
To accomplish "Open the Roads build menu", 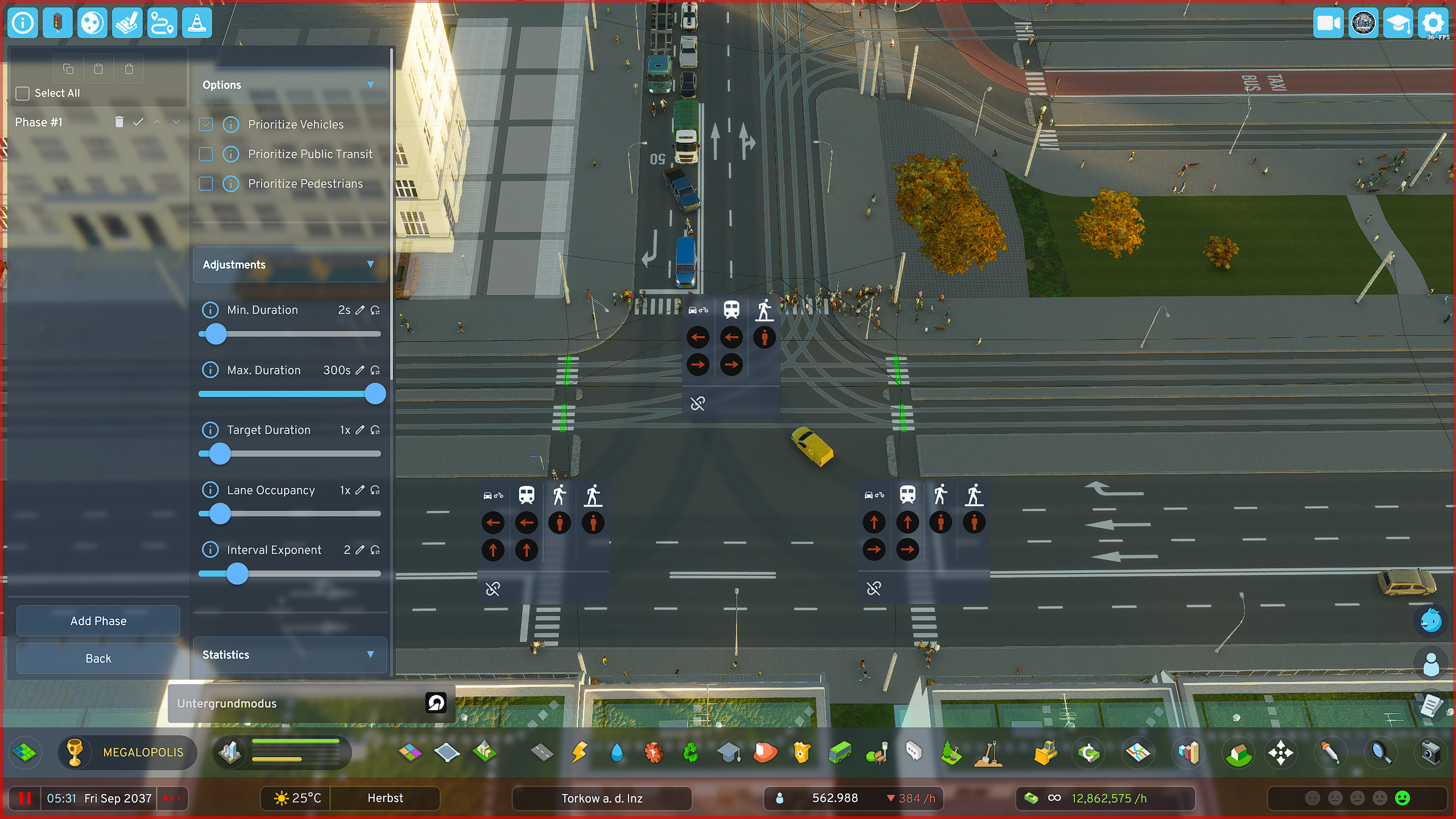I will [541, 752].
